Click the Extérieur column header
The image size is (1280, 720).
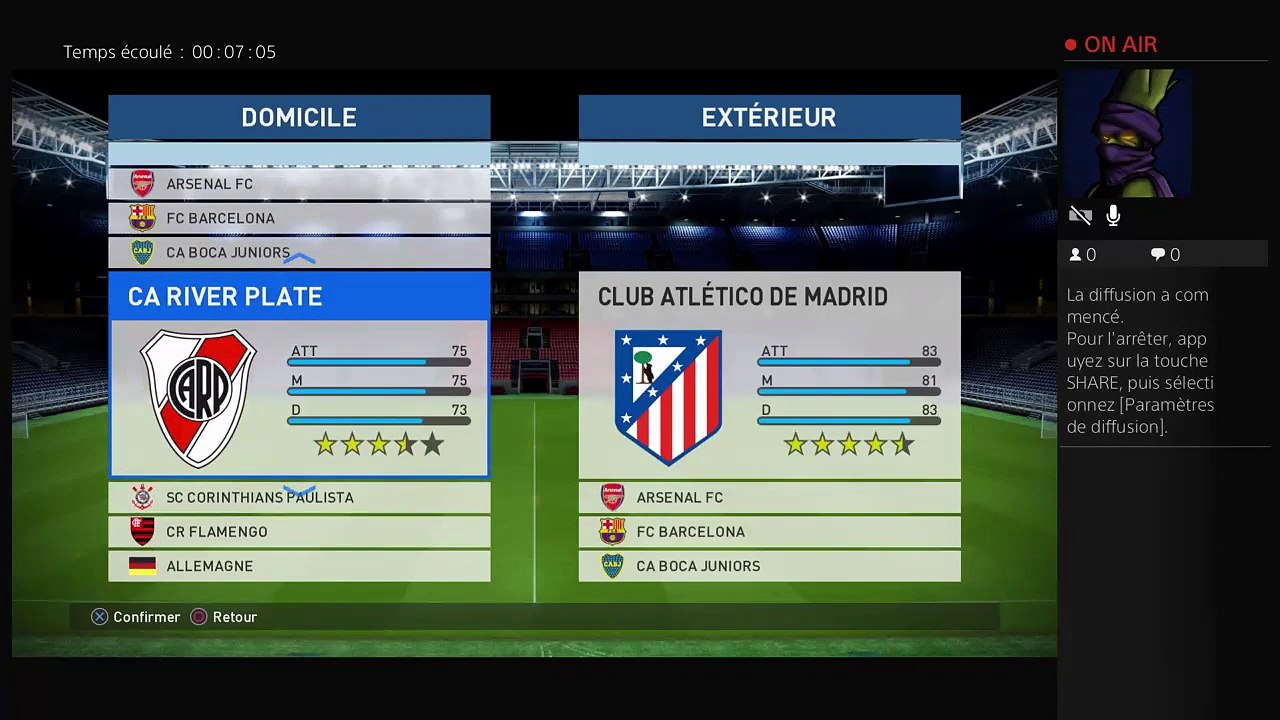pyautogui.click(x=769, y=117)
